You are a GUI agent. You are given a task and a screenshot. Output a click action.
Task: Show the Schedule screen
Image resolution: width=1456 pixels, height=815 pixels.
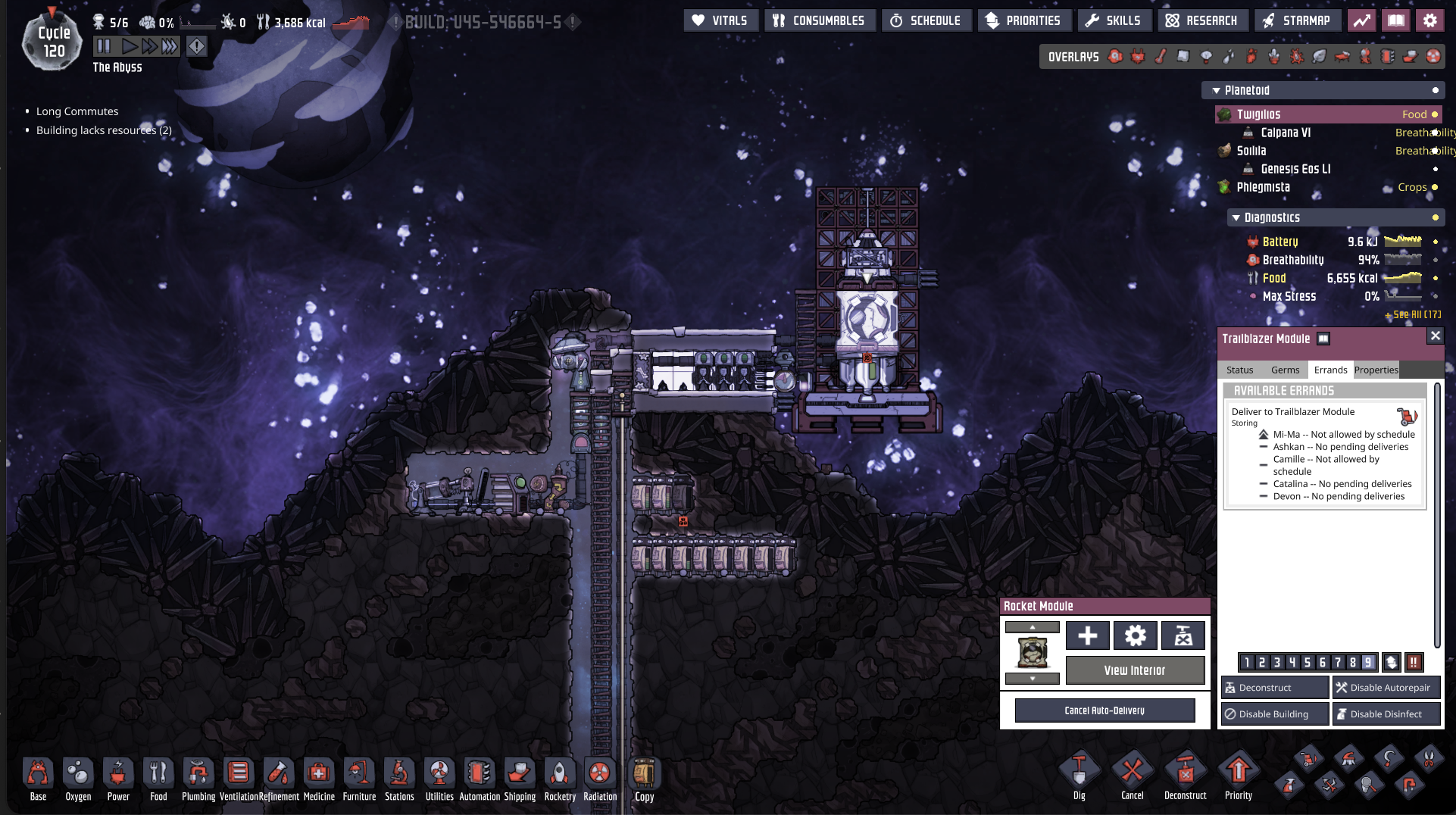tap(926, 20)
